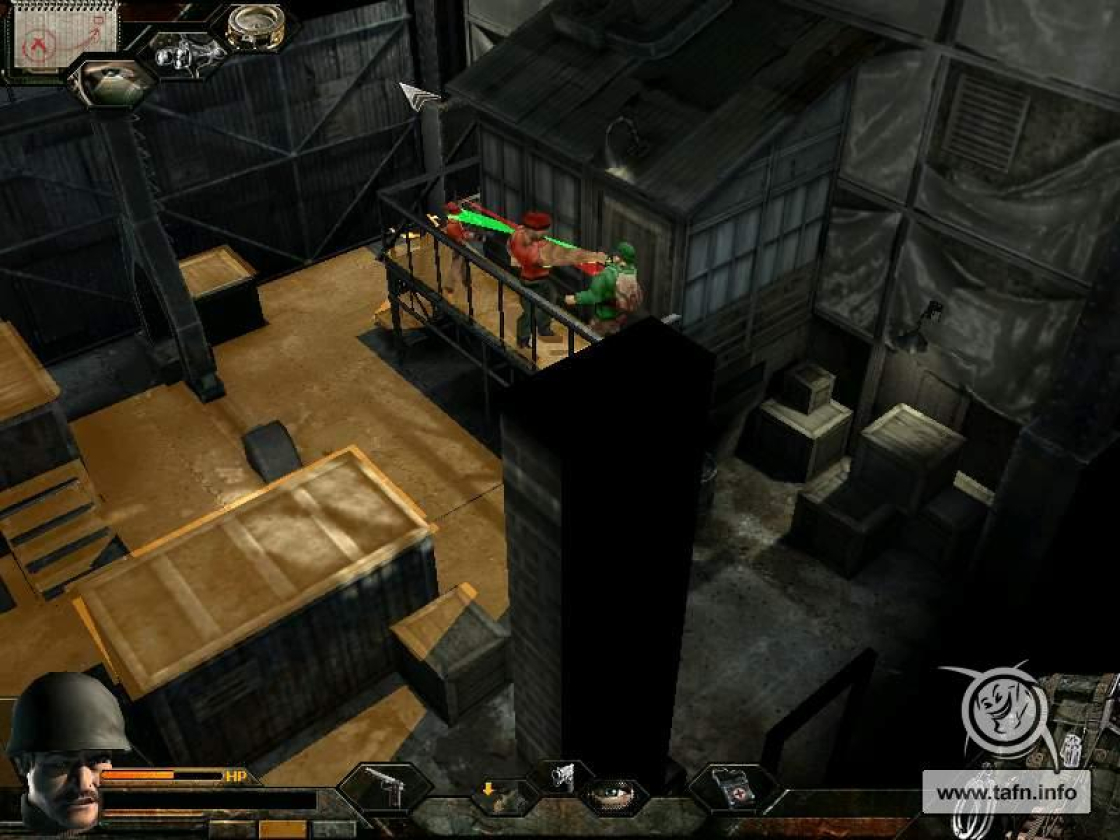The width and height of the screenshot is (1120, 840).
Task: Open the notepad mission map
Action: point(62,35)
